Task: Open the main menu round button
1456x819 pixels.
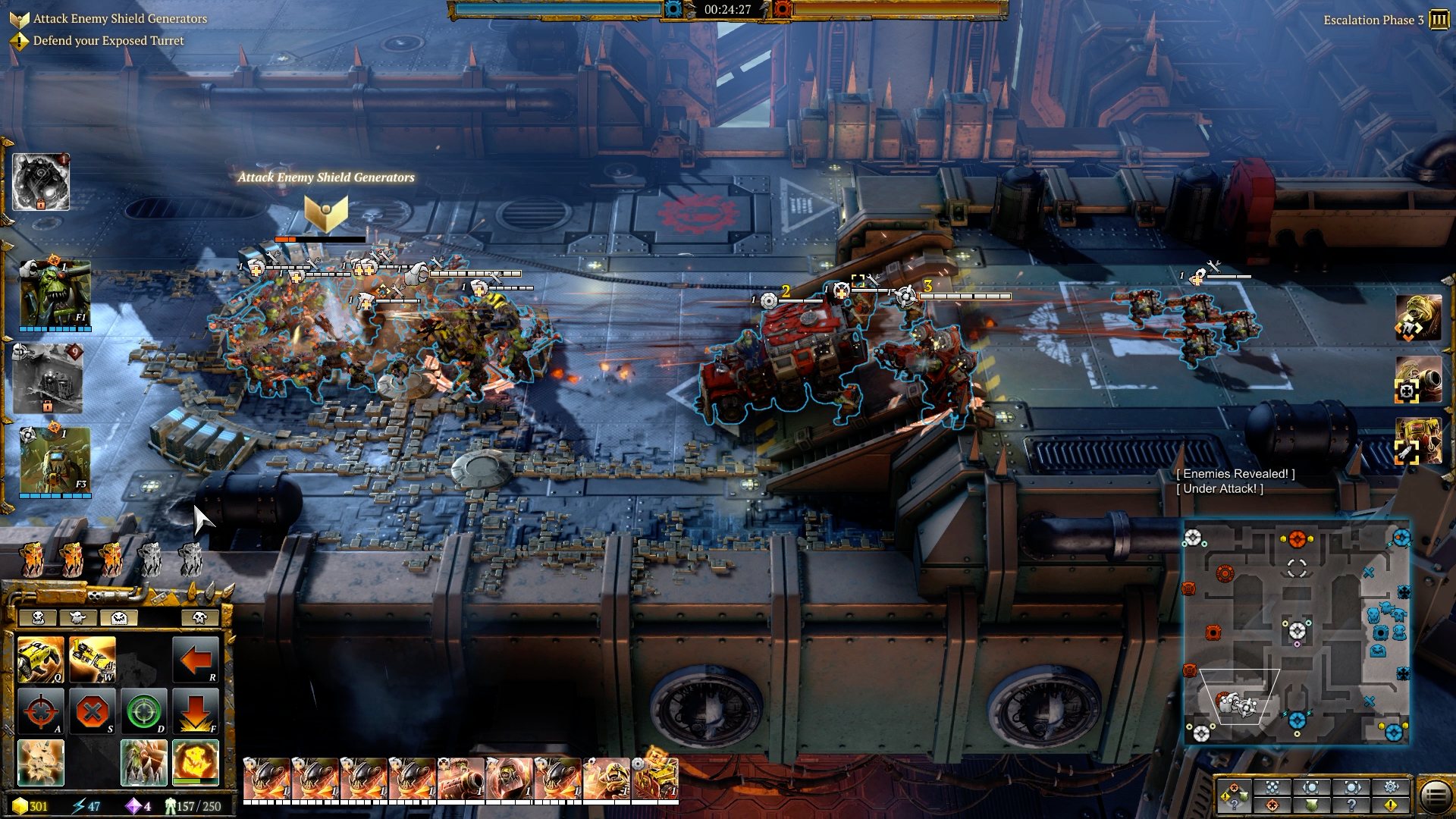Action: coord(1435,795)
